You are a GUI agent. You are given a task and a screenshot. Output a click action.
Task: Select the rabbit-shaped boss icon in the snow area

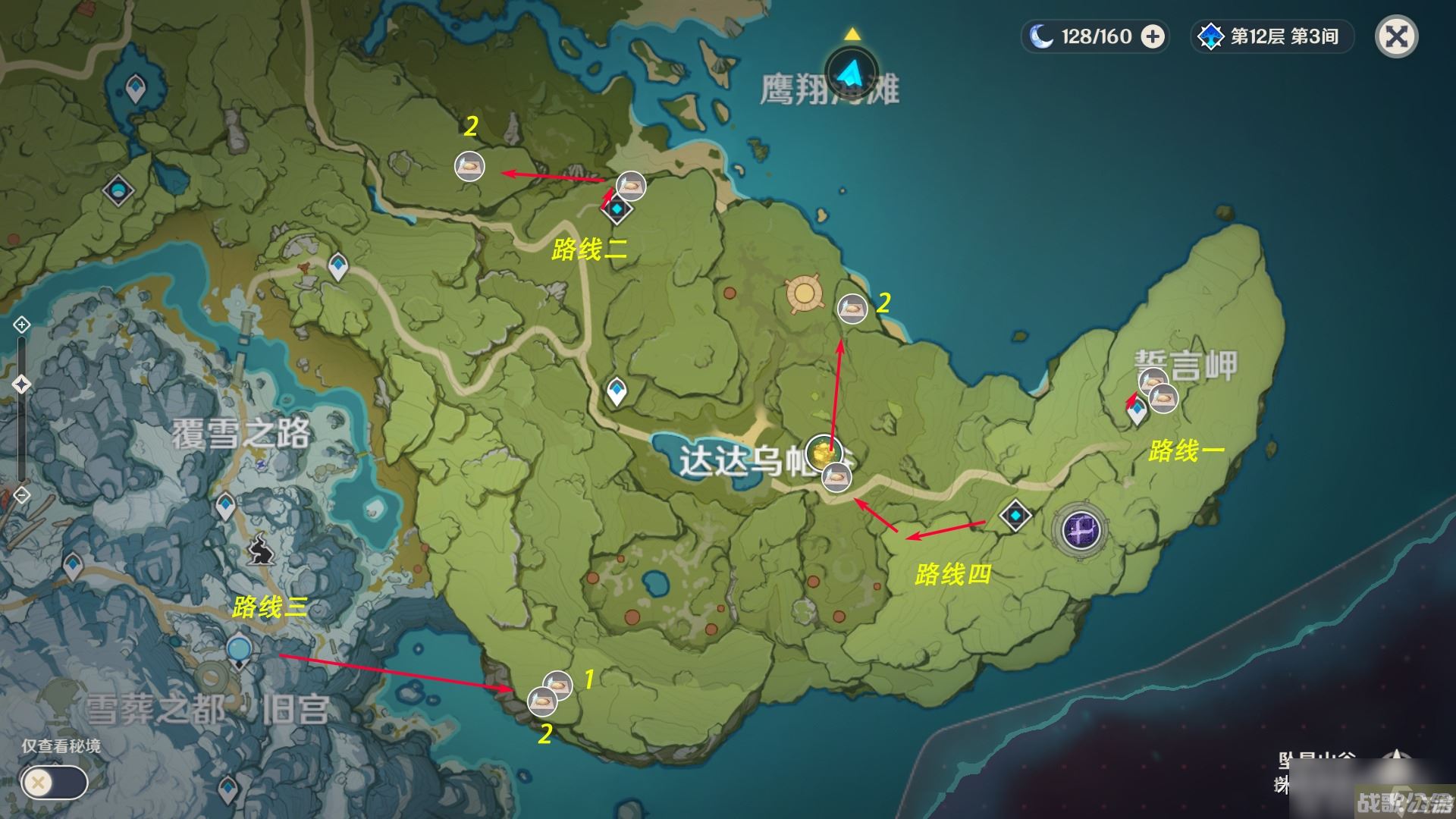[x=261, y=549]
